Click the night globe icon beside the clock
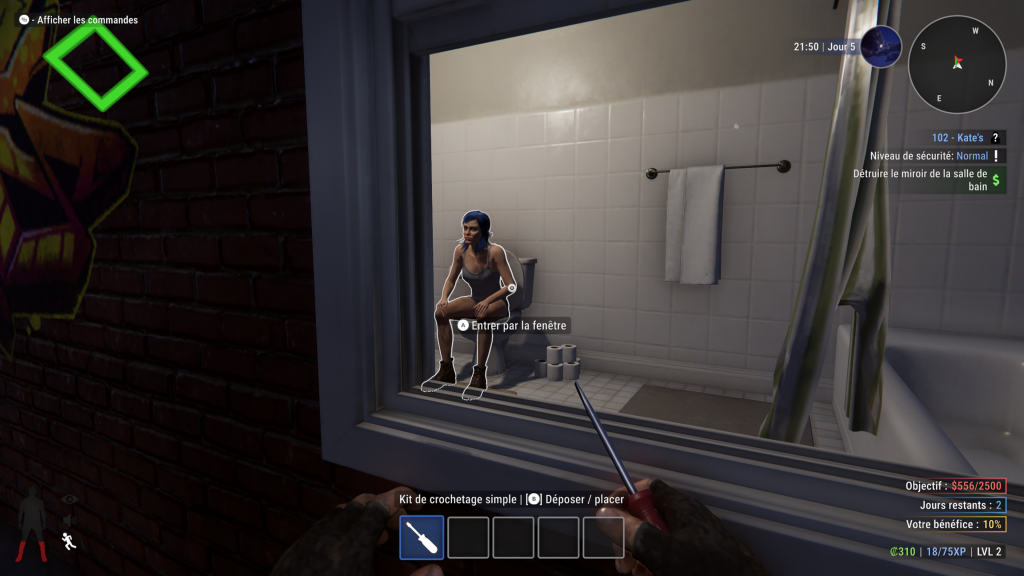This screenshot has width=1024, height=576. click(x=880, y=47)
